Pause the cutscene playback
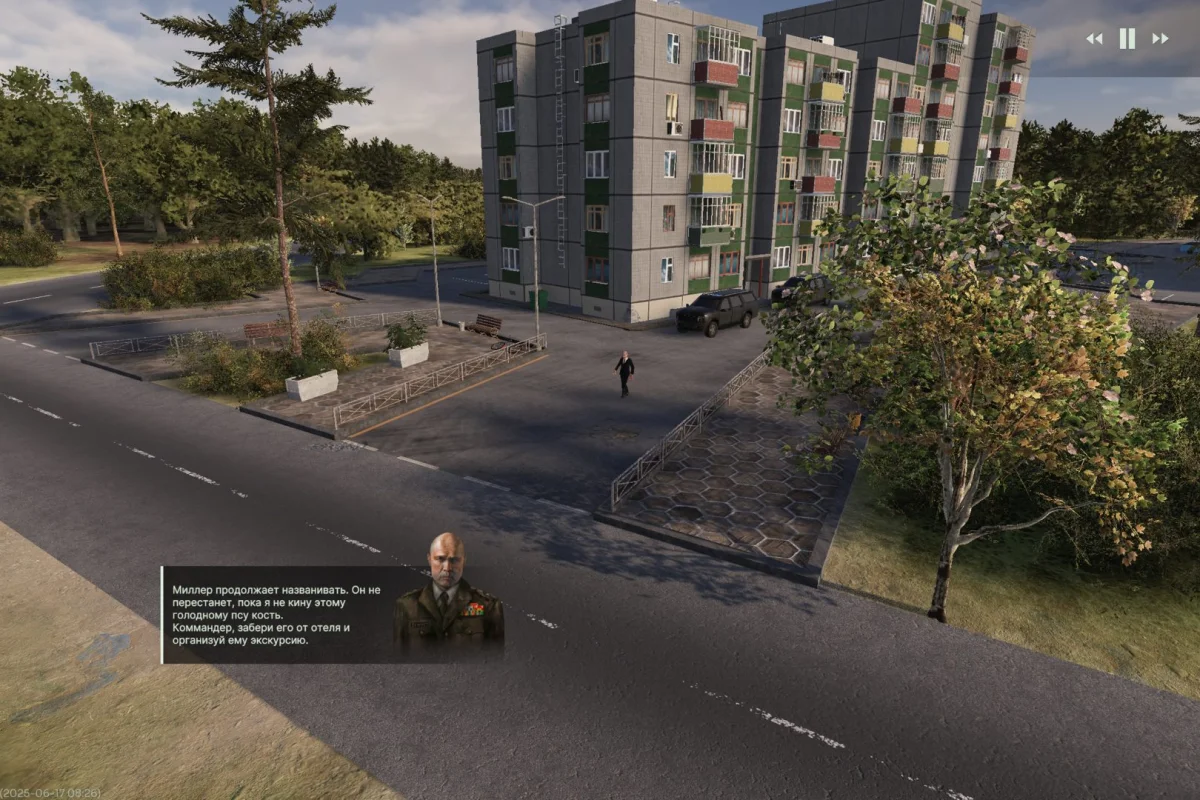Screen dimensions: 1200x800 1127,39
